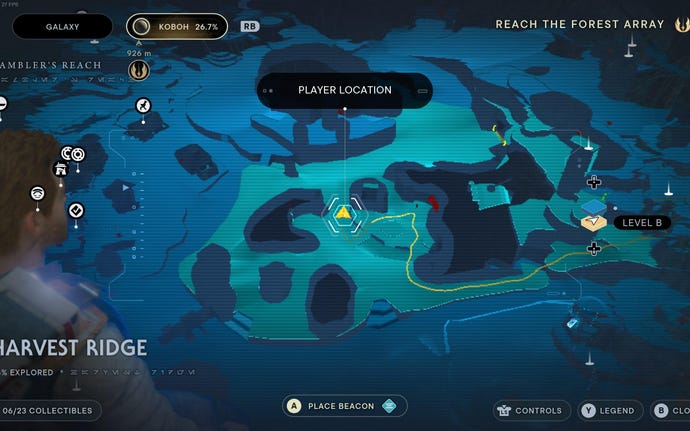Open the collectibles counter panel
690x431 pixels.
(50, 410)
